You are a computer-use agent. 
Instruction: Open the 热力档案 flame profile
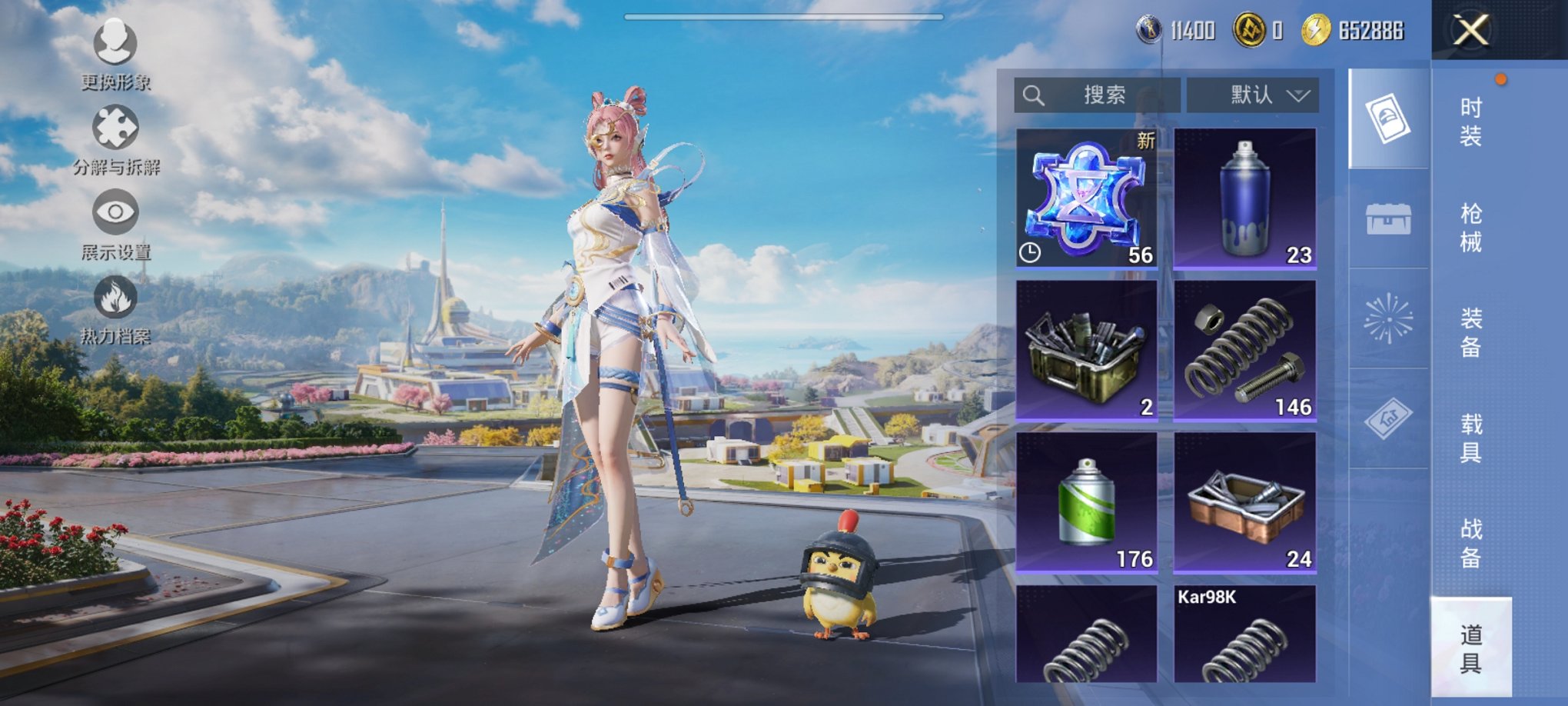pos(115,308)
